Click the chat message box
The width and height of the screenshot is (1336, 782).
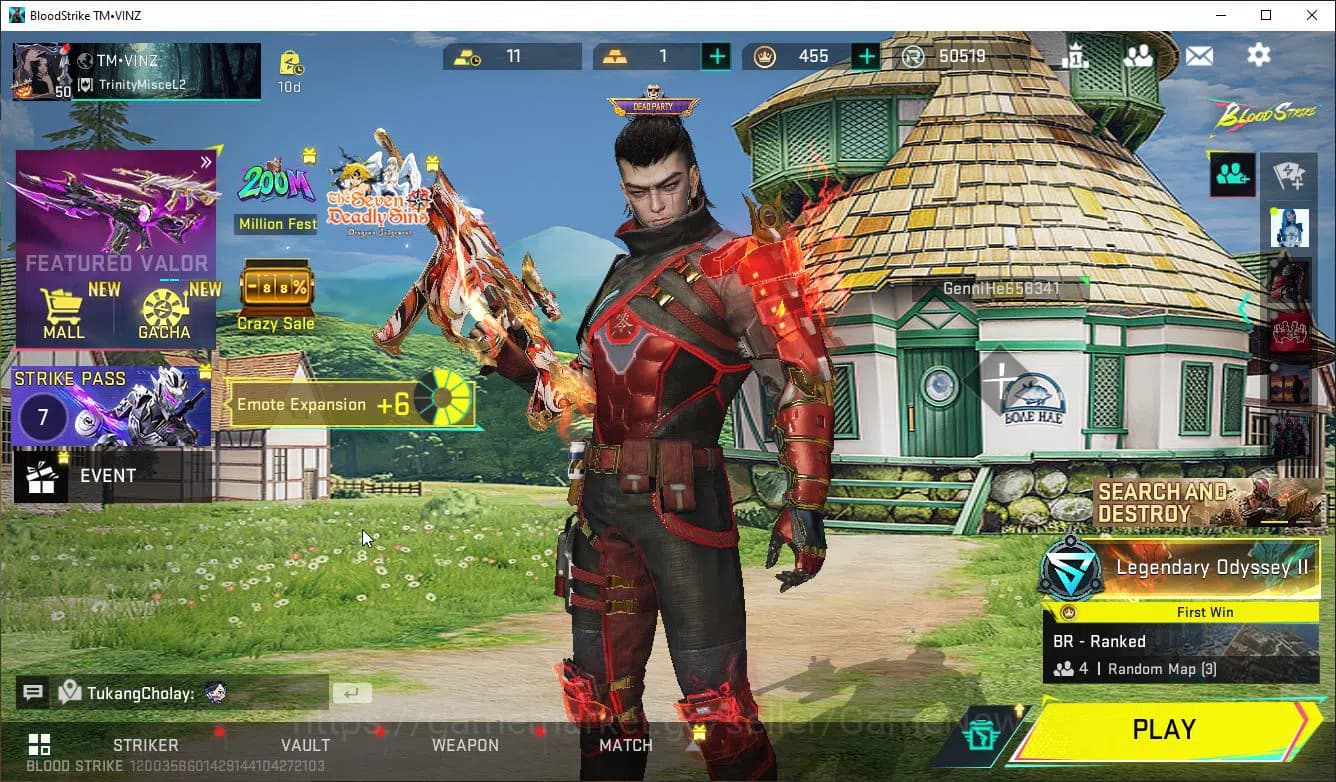coord(192,692)
